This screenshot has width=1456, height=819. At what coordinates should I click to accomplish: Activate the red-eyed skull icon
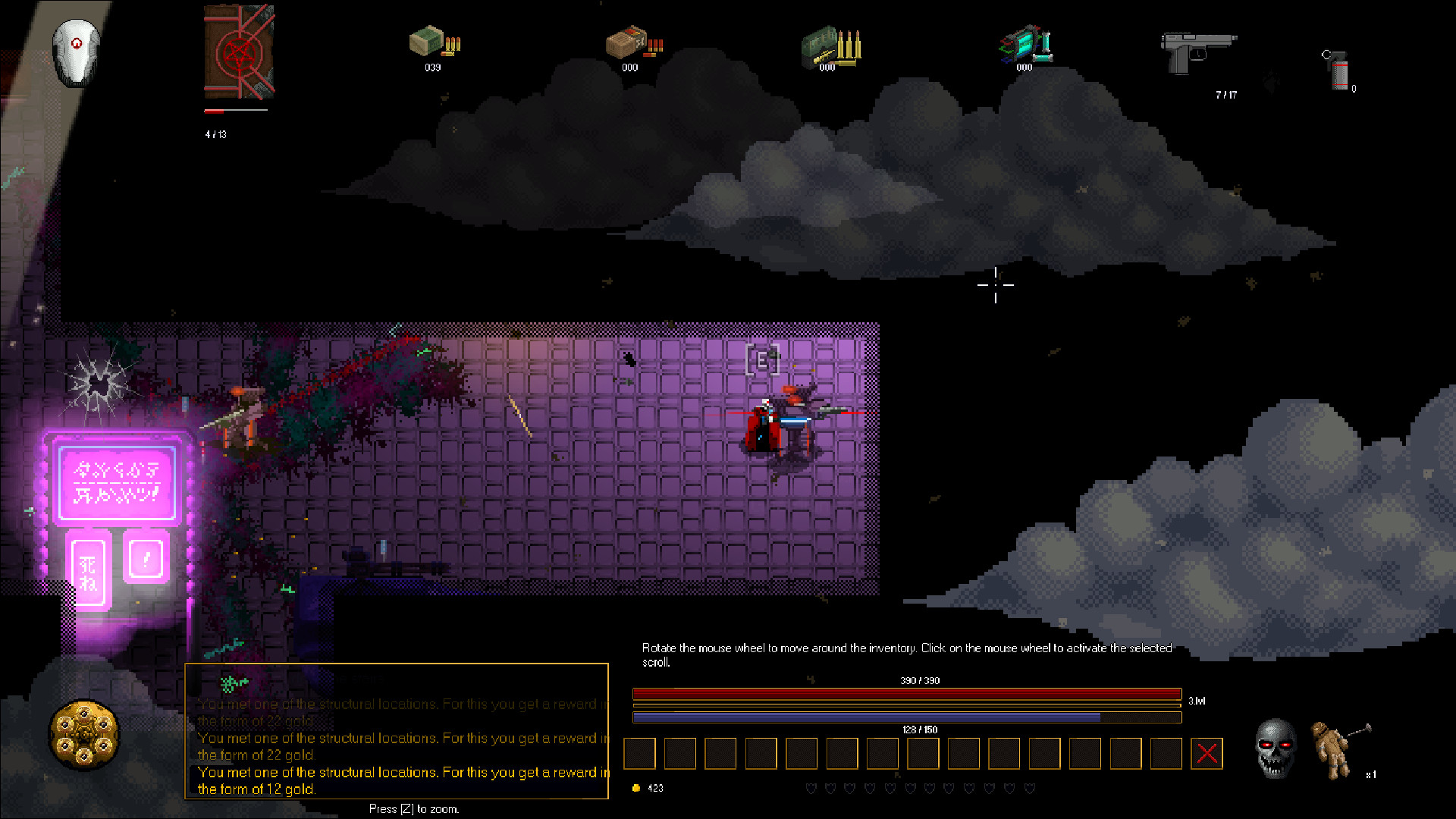tap(1276, 748)
